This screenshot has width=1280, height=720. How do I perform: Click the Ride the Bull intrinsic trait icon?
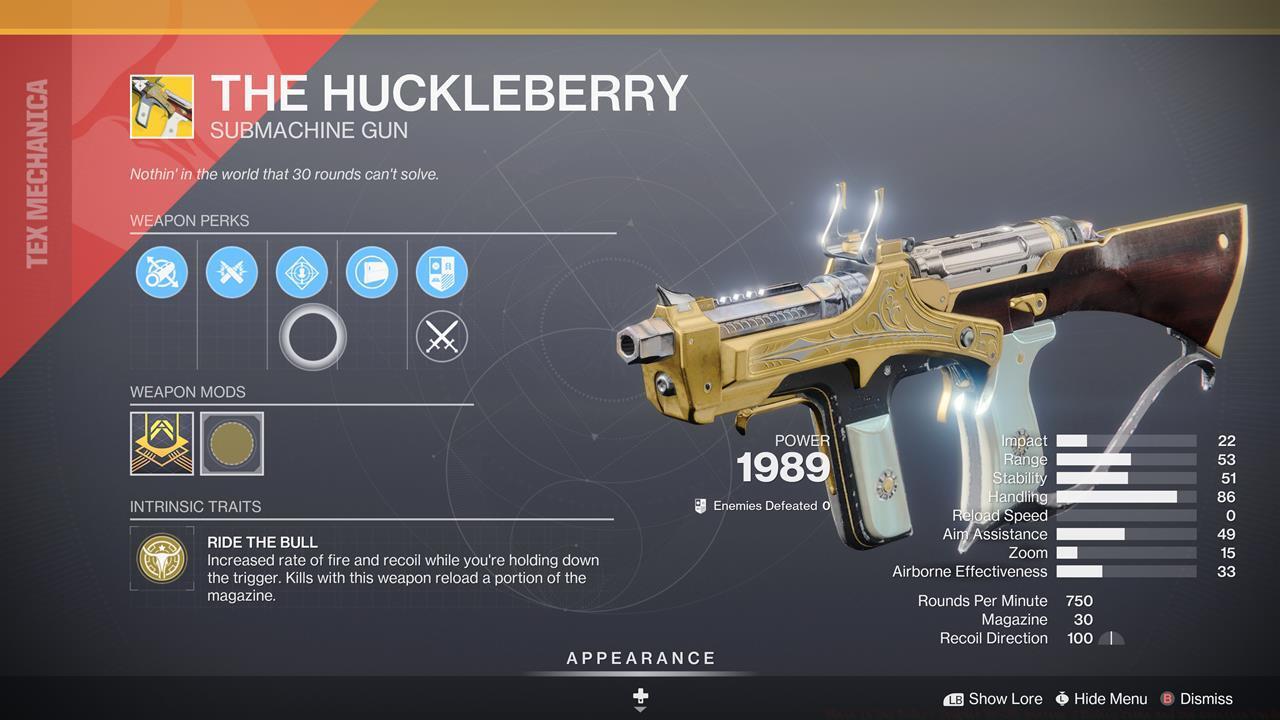click(162, 559)
